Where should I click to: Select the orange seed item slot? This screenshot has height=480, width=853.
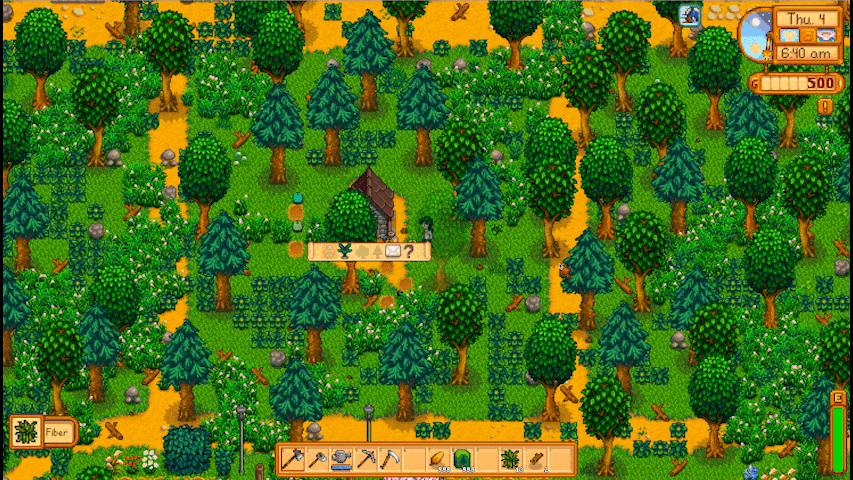coord(438,459)
